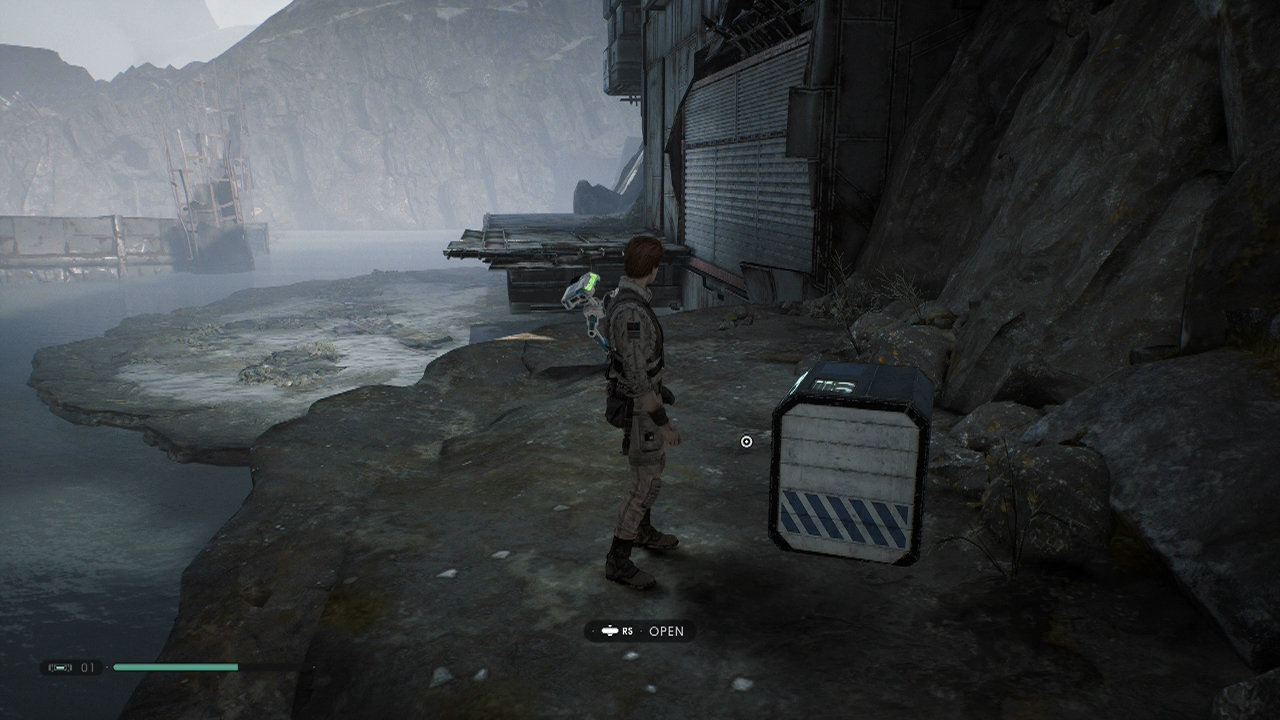Image resolution: width=1280 pixels, height=720 pixels.
Task: Click the stim canister icon in the HUD
Action: coord(61,667)
